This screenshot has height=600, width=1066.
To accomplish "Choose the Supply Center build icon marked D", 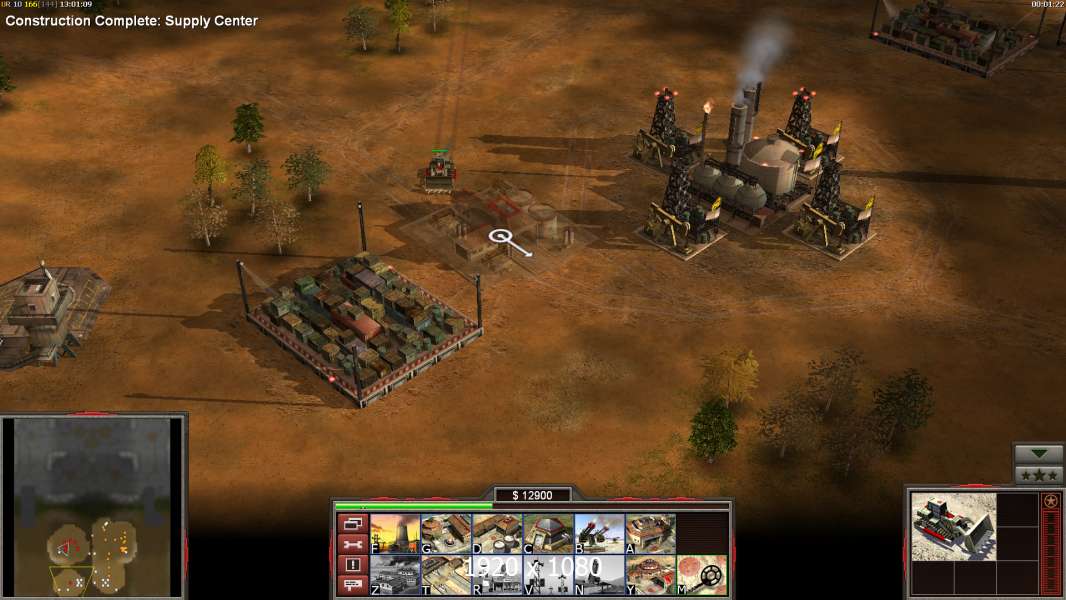I will pos(497,534).
